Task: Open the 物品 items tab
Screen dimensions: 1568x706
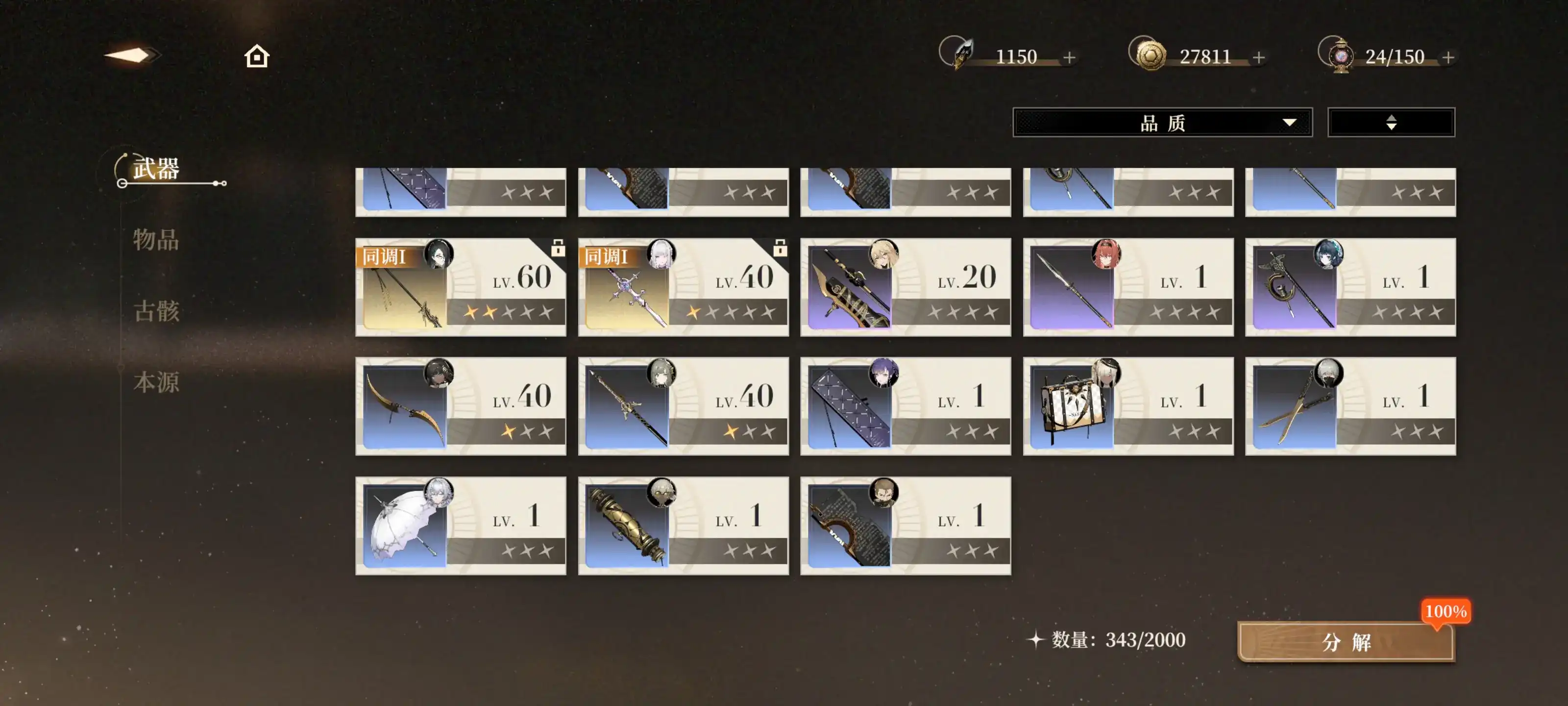Action: (156, 239)
